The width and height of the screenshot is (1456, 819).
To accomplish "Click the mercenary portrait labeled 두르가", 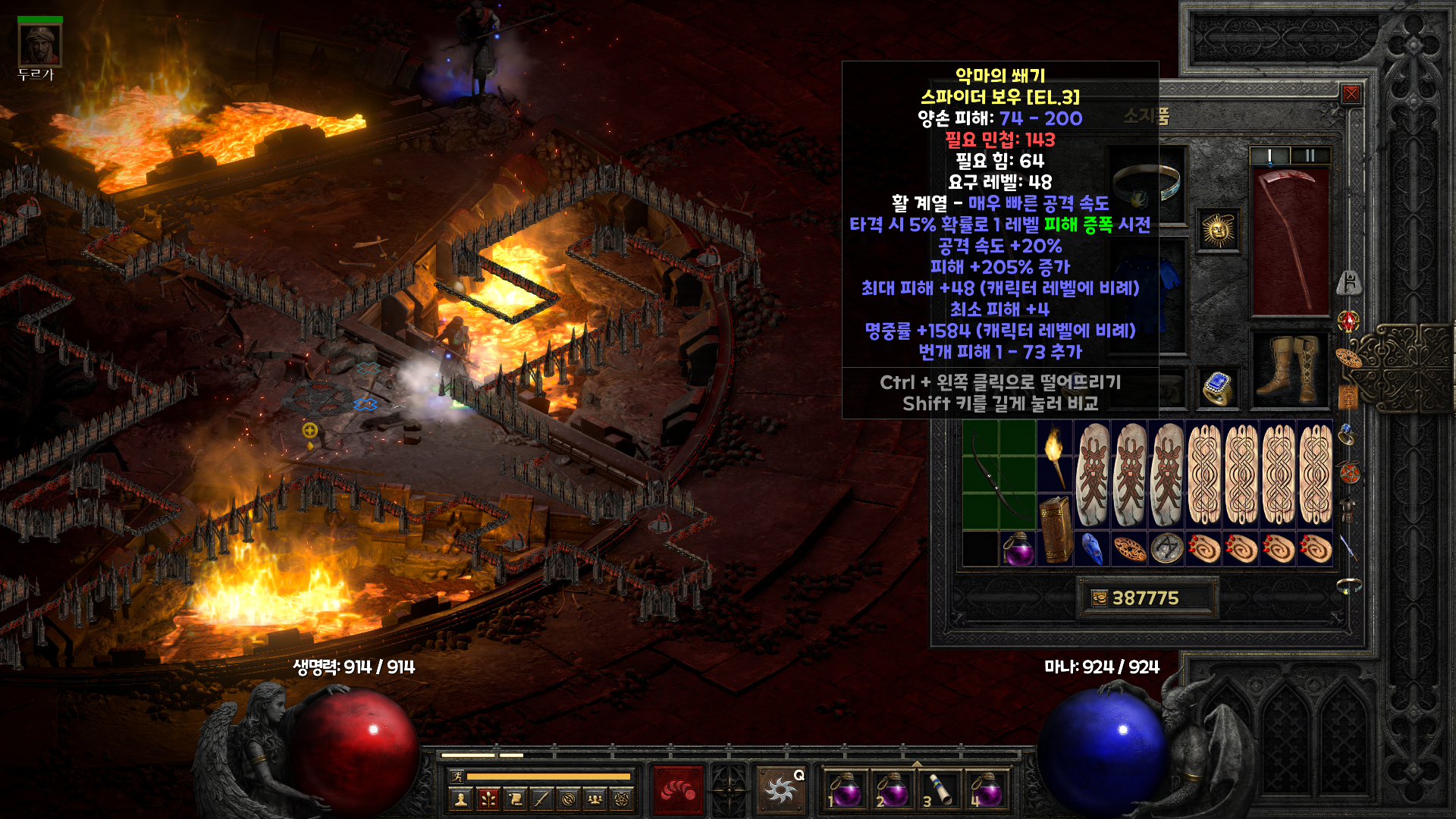I will coord(39,45).
